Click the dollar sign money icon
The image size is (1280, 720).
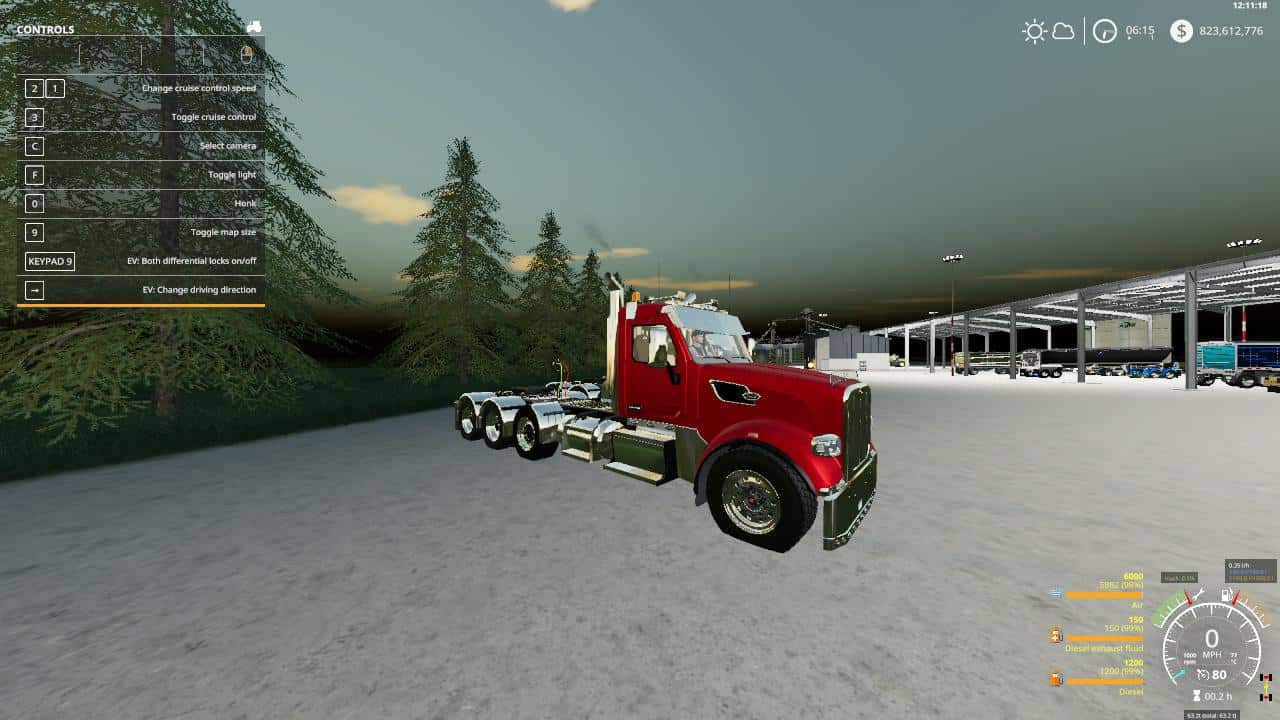pyautogui.click(x=1183, y=31)
